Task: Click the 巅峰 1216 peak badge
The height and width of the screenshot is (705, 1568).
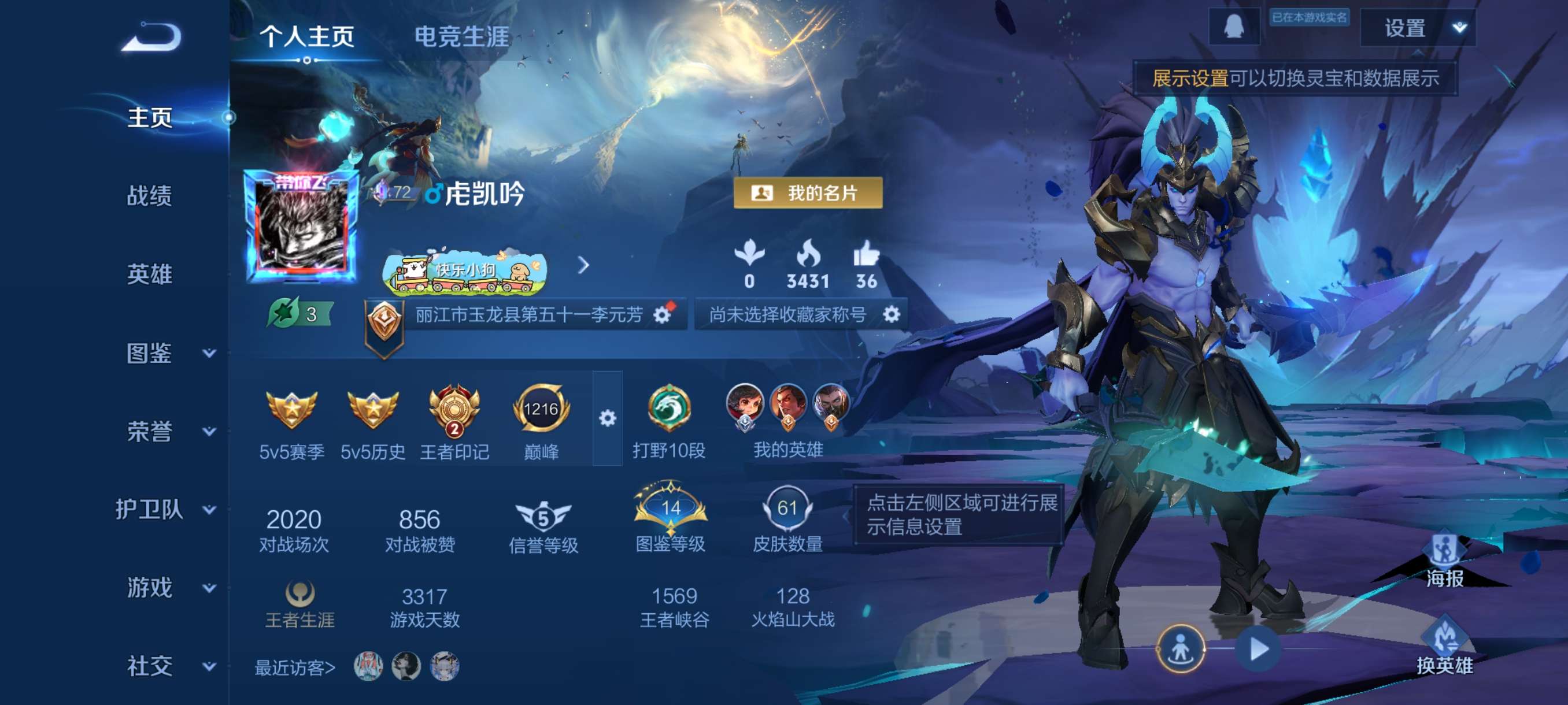Action: tap(543, 411)
